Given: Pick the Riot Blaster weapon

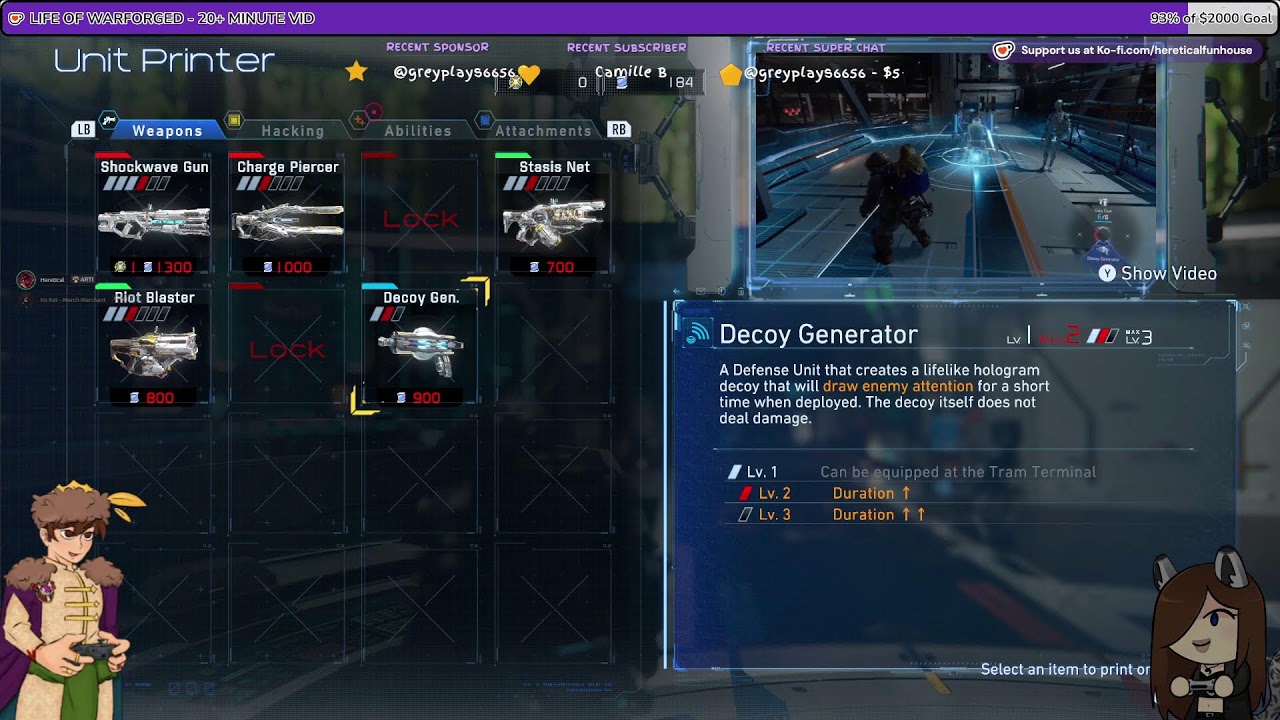Looking at the screenshot, I should pos(154,347).
